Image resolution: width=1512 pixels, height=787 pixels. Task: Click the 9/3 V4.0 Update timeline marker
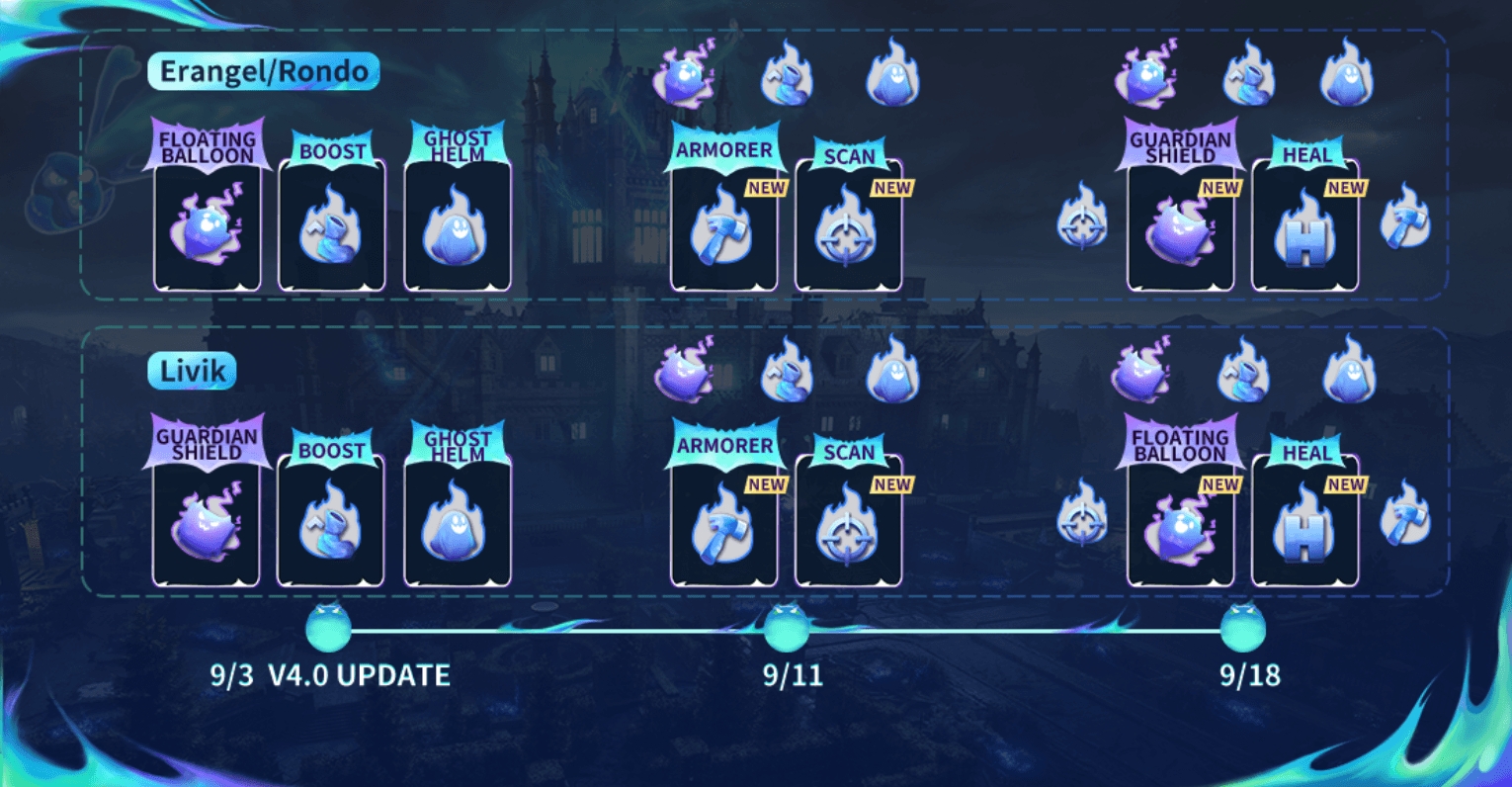(329, 627)
